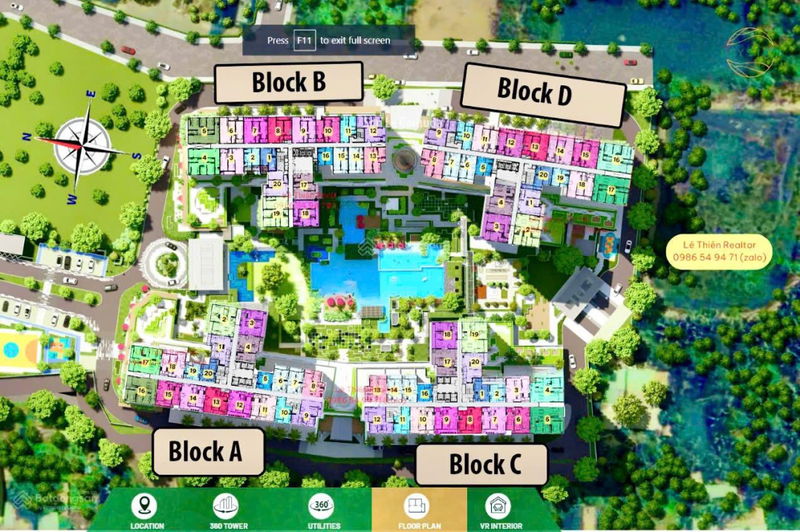Select the Block B label
The width and height of the screenshot is (800, 532).
click(x=288, y=81)
